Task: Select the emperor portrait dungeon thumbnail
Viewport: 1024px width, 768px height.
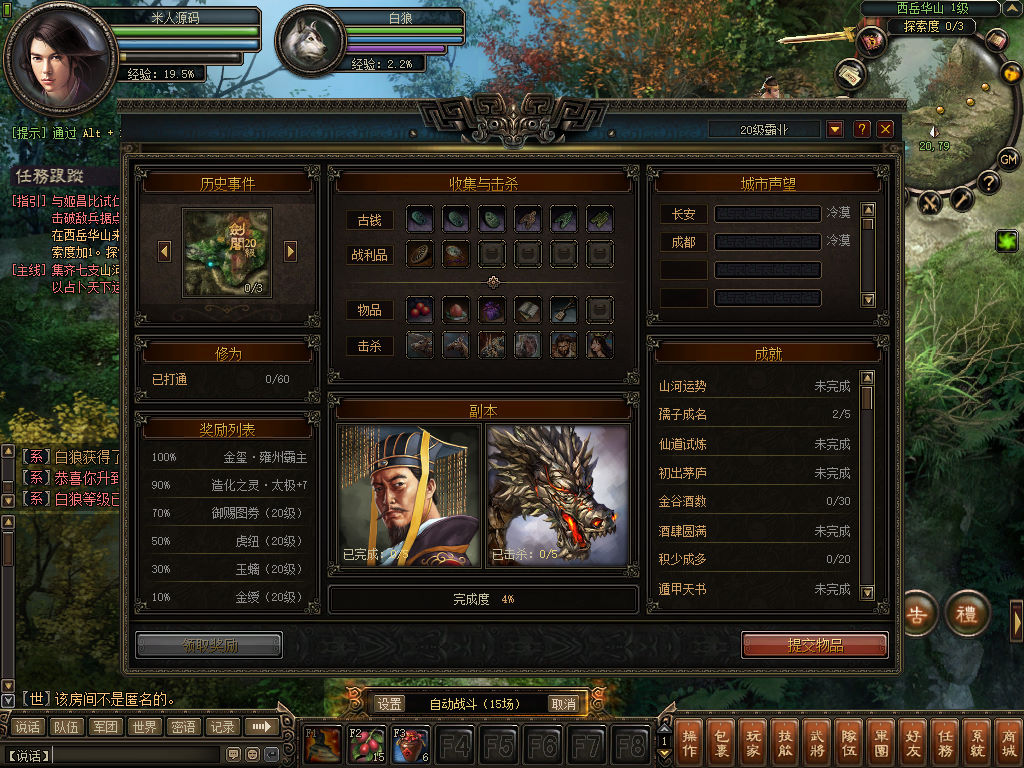Action: [408, 495]
